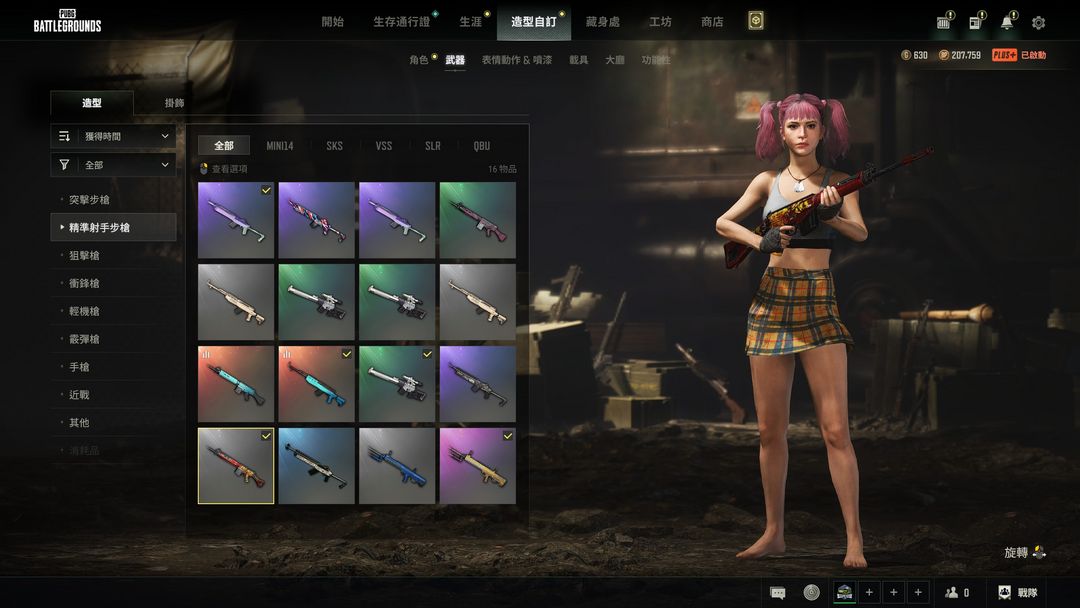Viewport: 1080px width, 608px height.
Task: Open the 生涯 career menu
Action: [x=470, y=22]
